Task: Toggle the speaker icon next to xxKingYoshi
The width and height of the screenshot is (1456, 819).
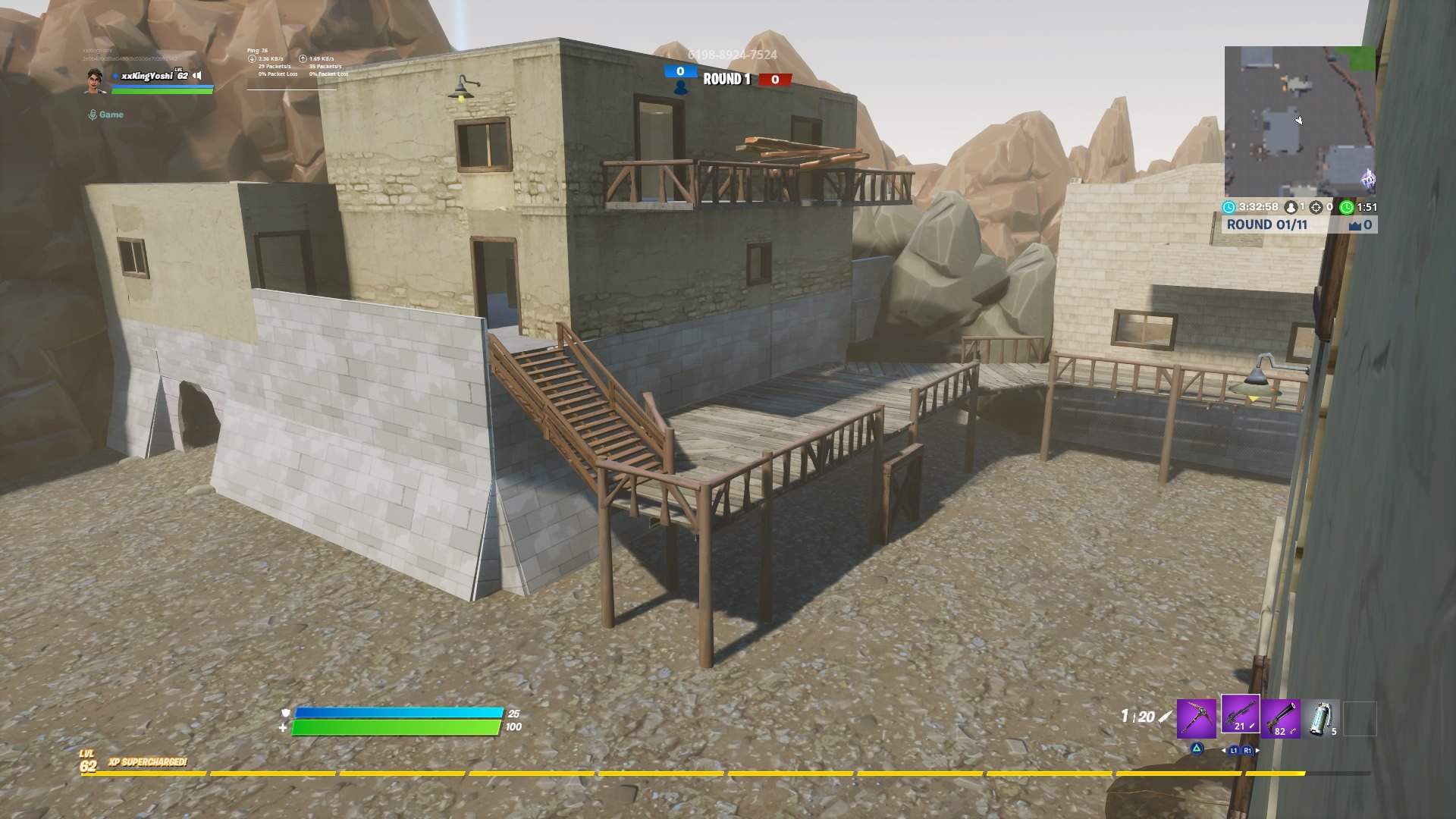Action: pos(197,75)
